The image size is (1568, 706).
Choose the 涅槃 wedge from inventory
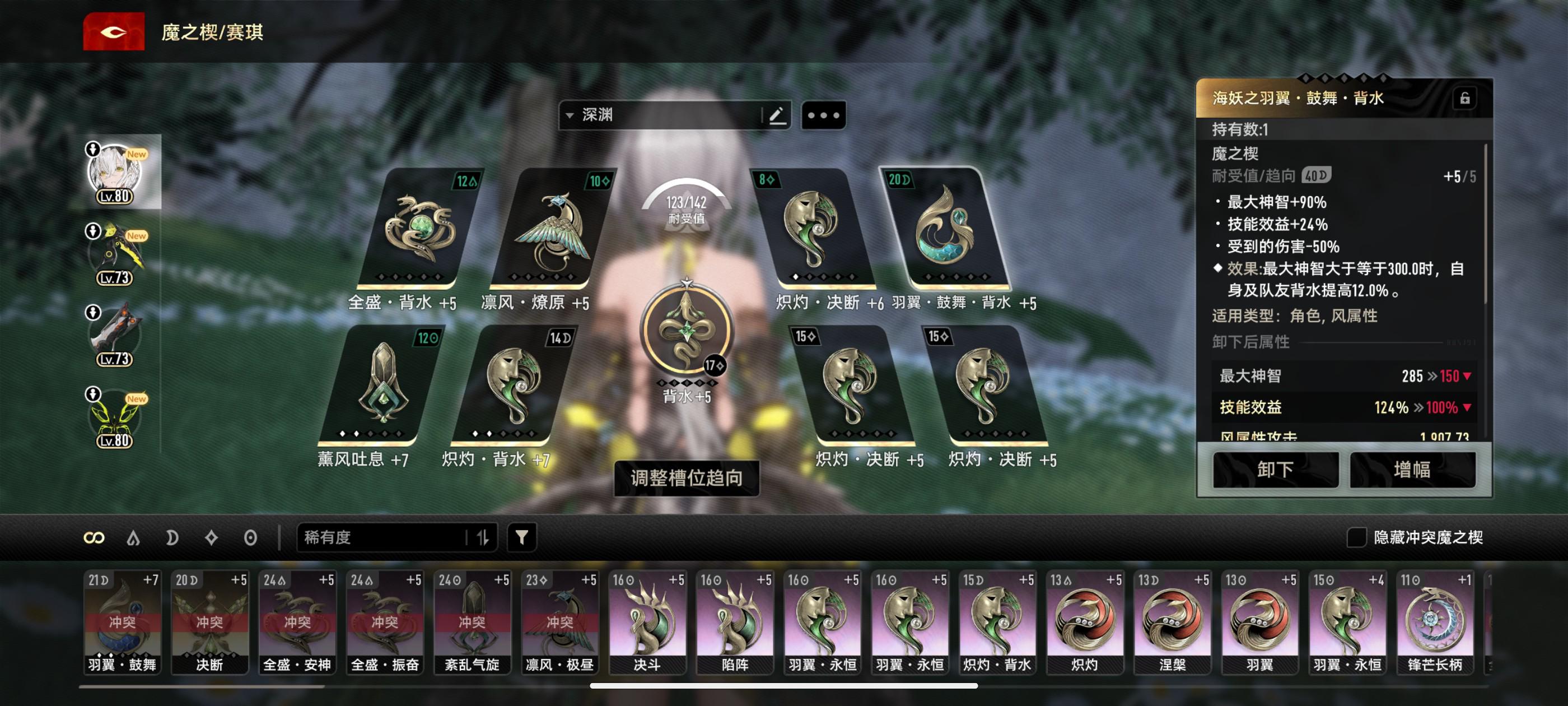[x=1172, y=621]
